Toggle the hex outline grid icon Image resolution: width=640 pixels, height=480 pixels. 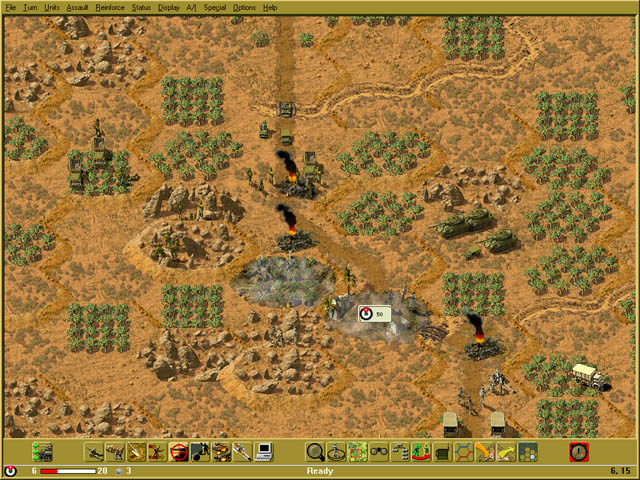coord(463,452)
